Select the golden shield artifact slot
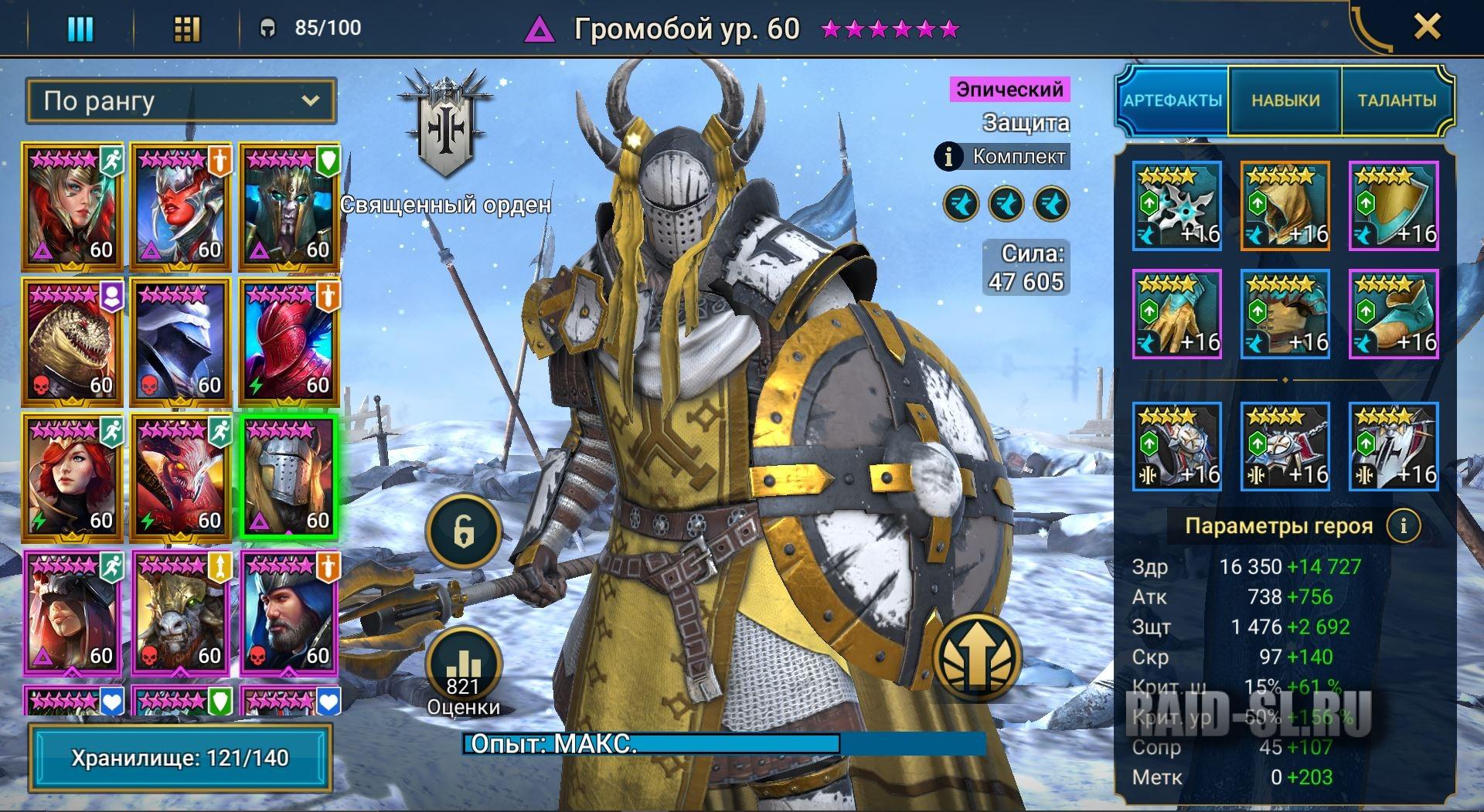The image size is (1484, 812). click(1393, 206)
